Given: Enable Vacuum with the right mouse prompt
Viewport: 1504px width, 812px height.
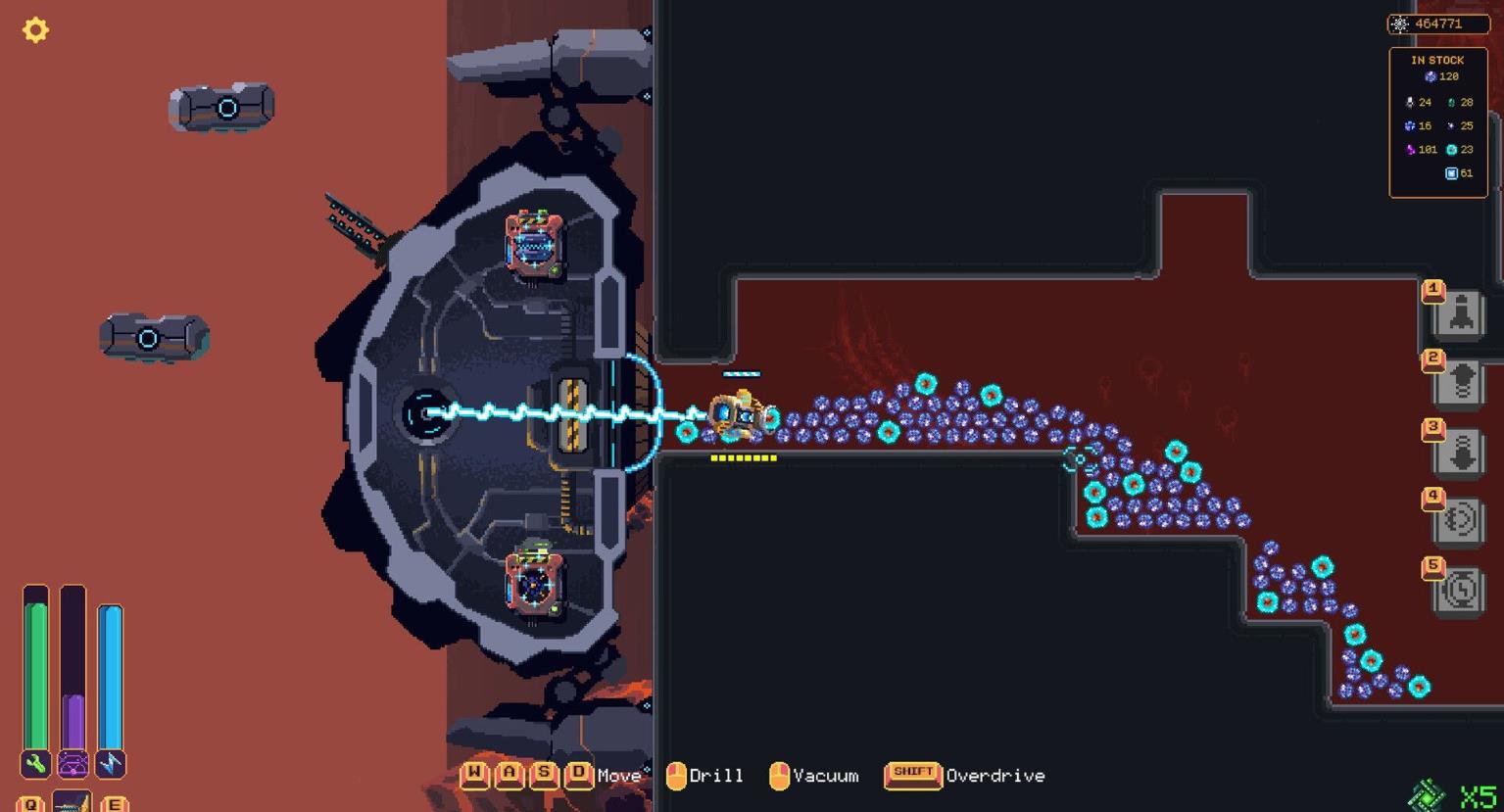Looking at the screenshot, I should coord(781,774).
